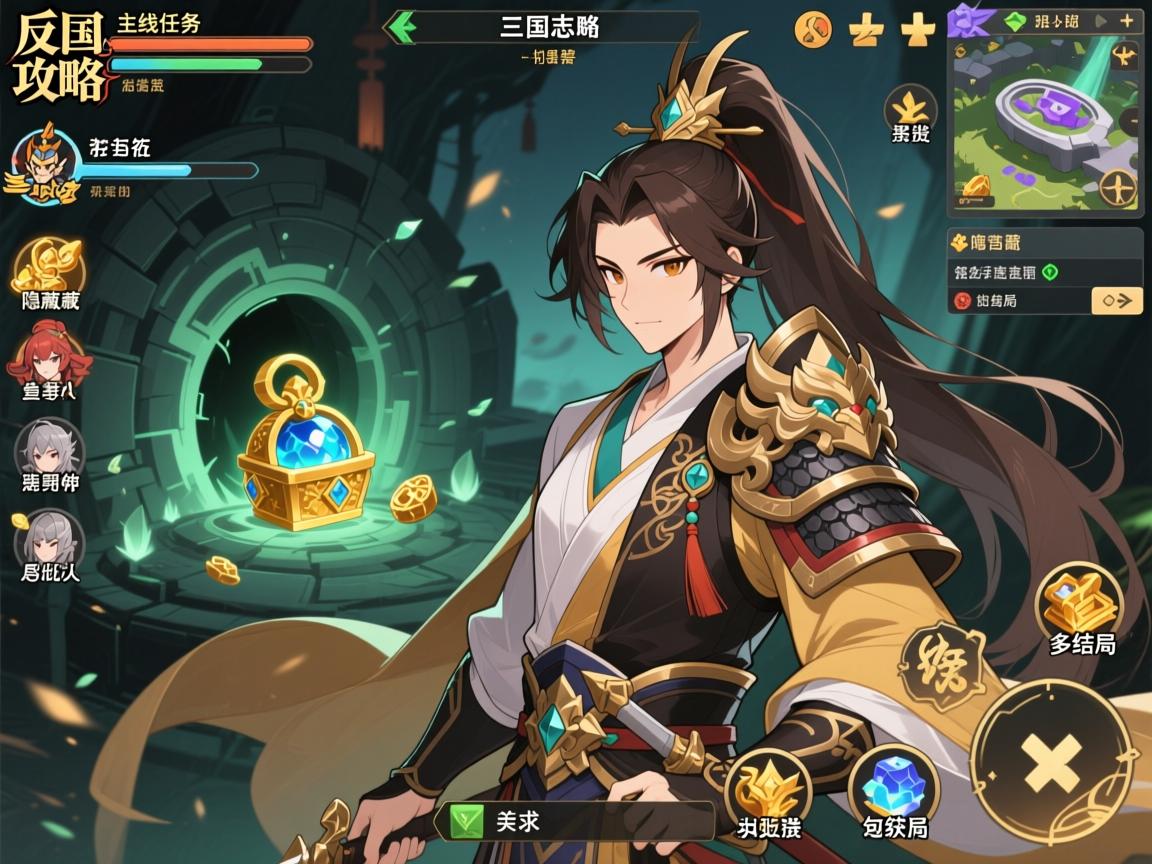Click the large gold plus icon
The width and height of the screenshot is (1152, 864).
coord(917,31)
